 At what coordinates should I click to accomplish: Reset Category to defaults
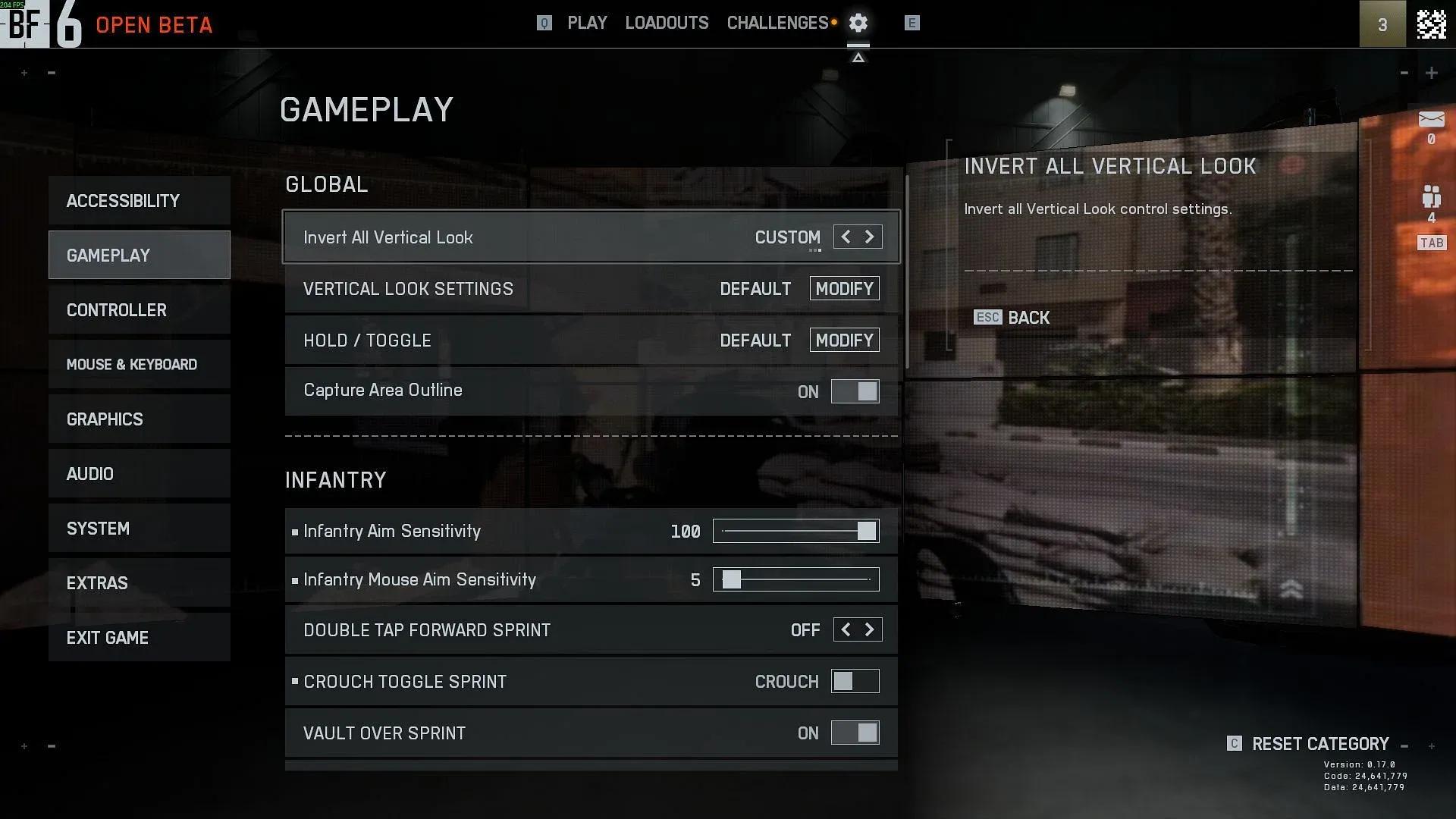tap(1319, 744)
